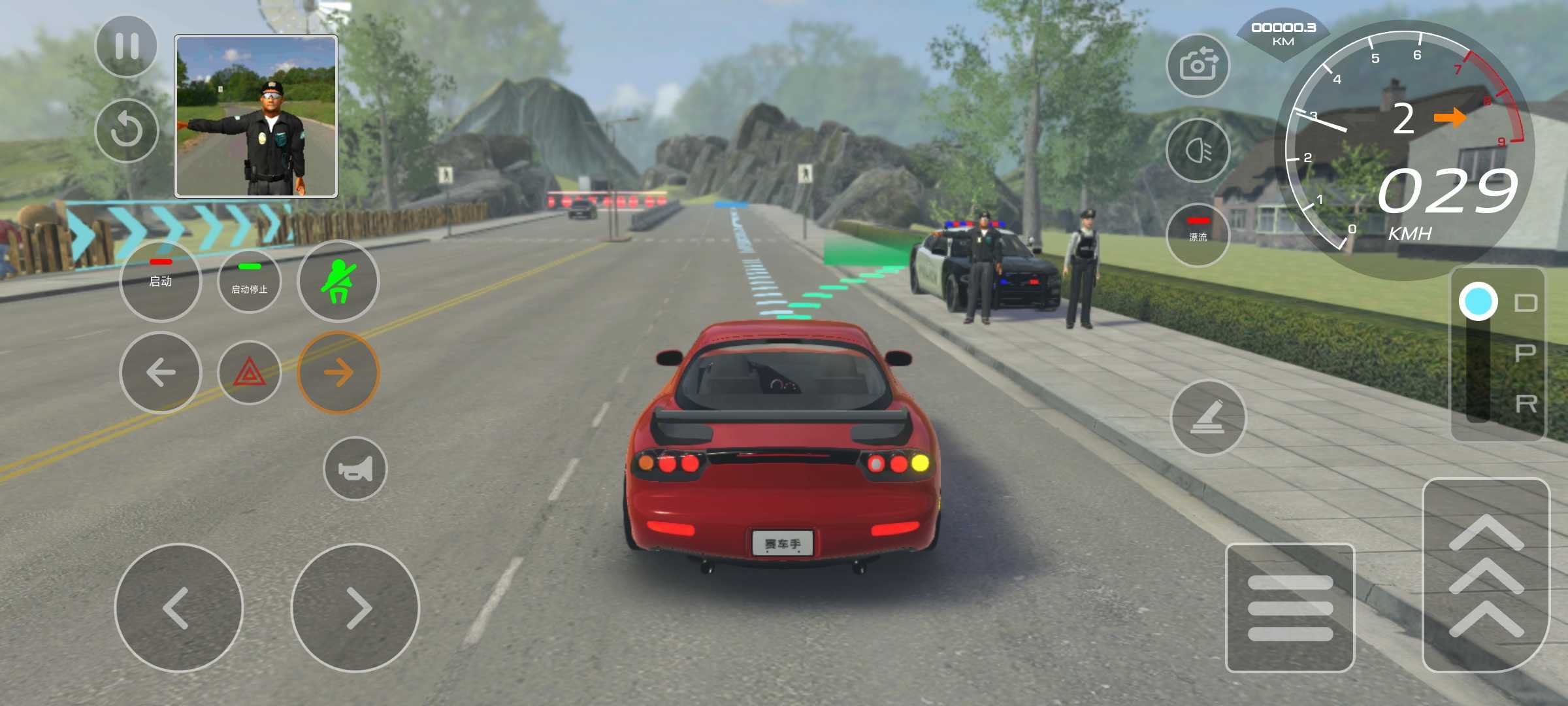The width and height of the screenshot is (1568, 706).
Task: Toggle the green seatbelt icon
Action: 338,280
